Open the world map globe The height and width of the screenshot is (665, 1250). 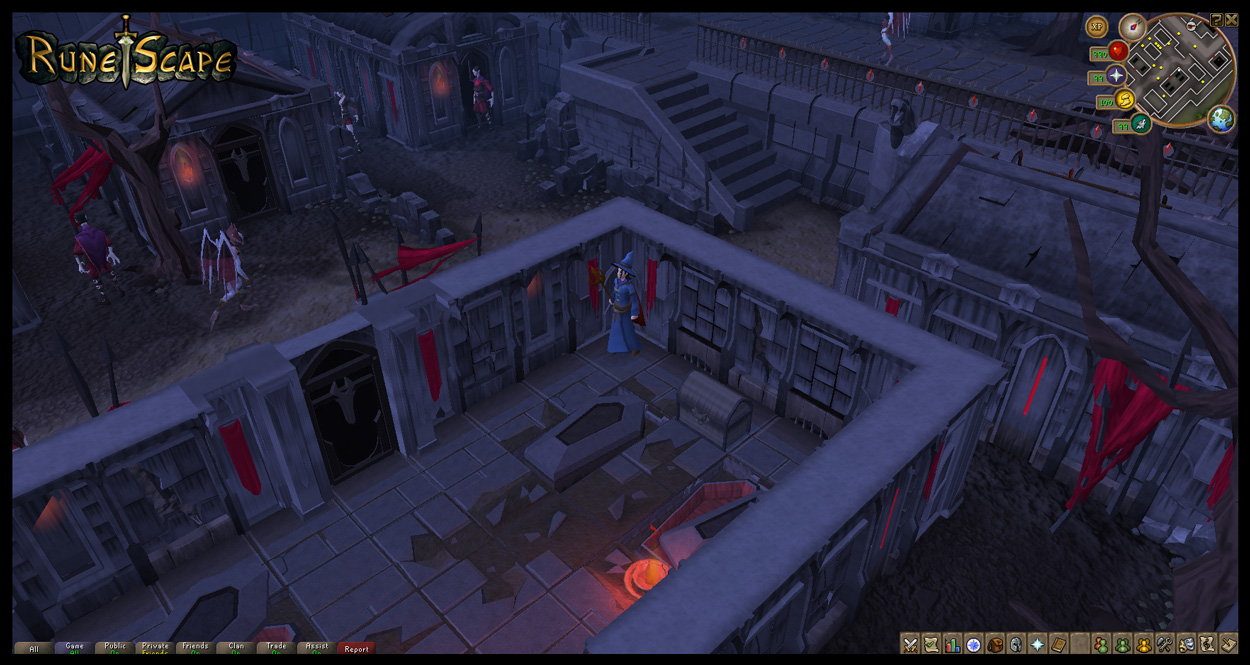1220,119
